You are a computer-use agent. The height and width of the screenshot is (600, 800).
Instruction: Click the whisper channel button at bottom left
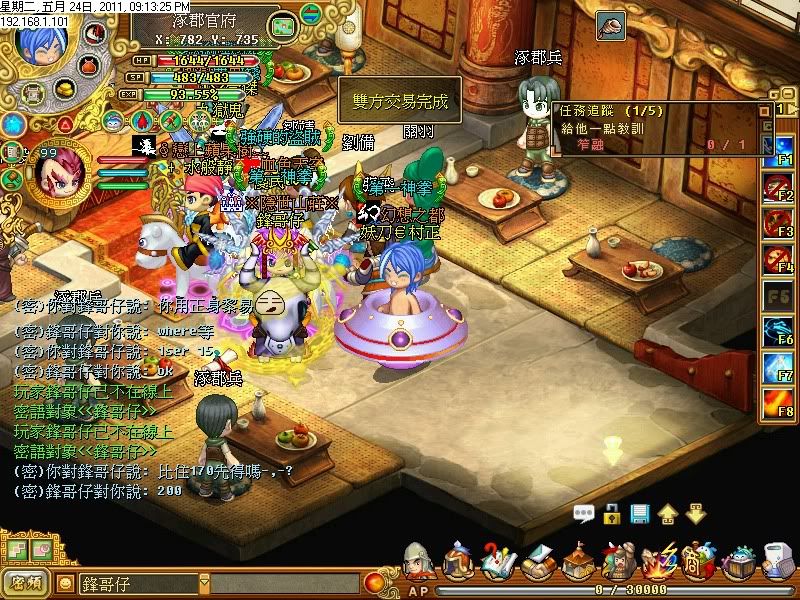tap(26, 582)
